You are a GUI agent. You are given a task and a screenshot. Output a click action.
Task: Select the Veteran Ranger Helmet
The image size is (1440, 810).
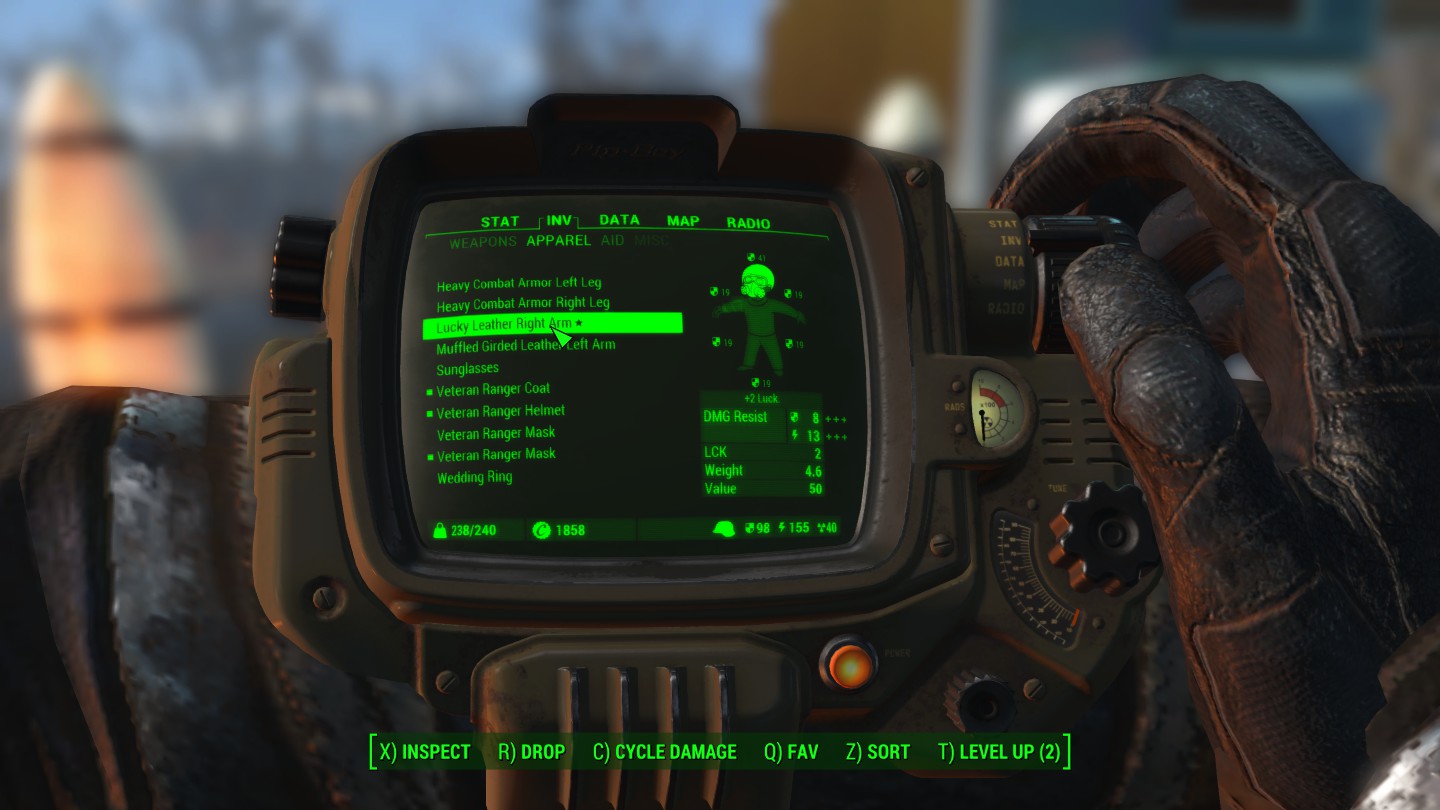pyautogui.click(x=500, y=411)
